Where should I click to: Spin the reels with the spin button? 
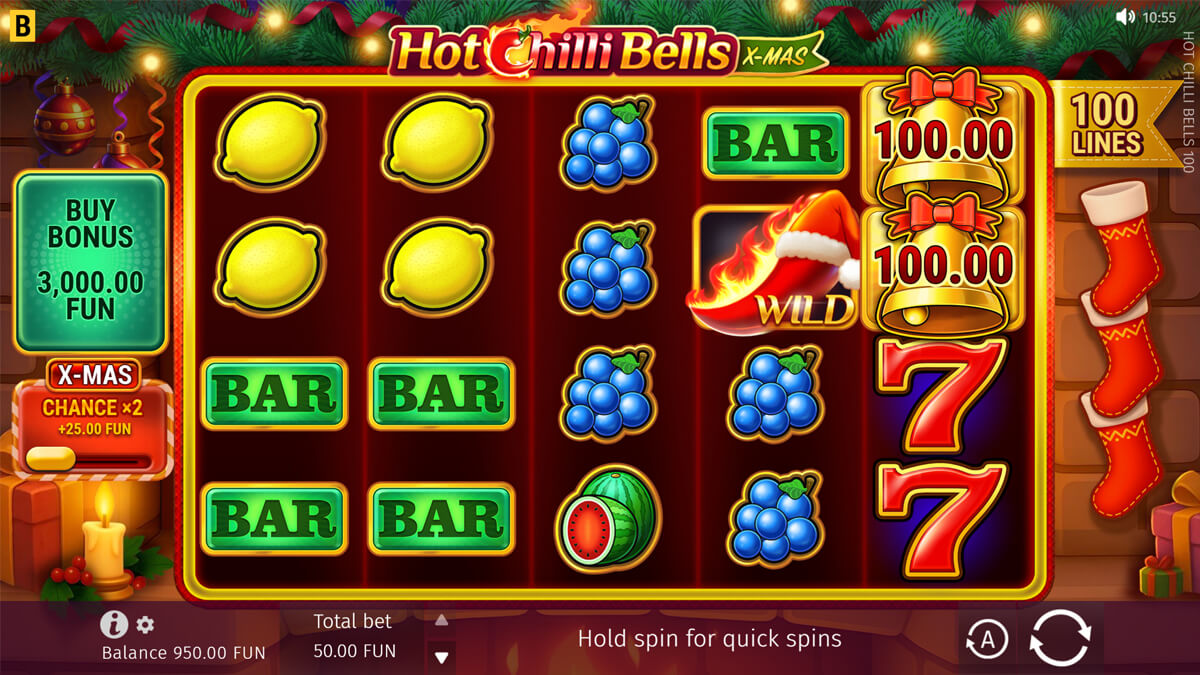1060,638
